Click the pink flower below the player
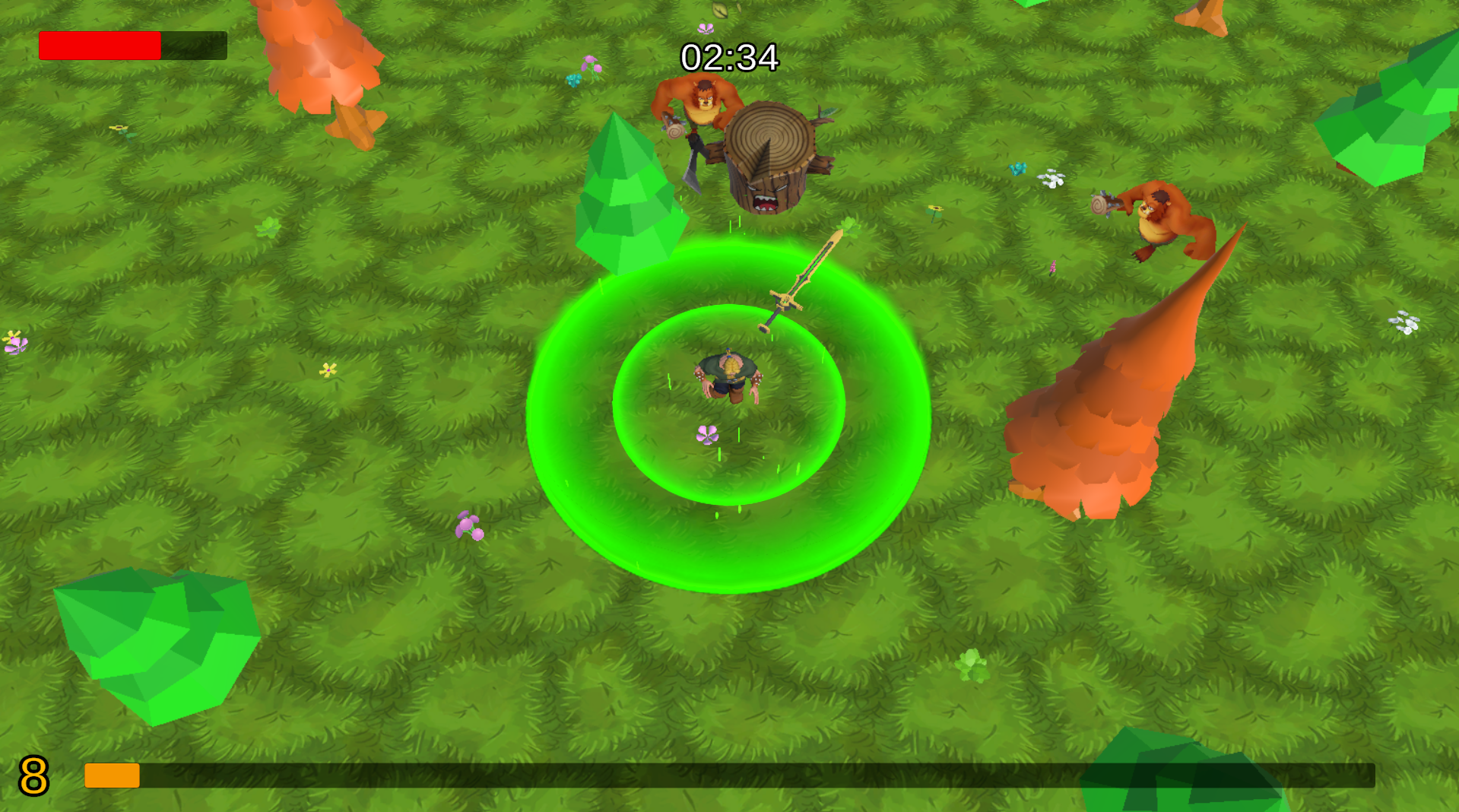Screen dimensions: 1459x812 707,435
